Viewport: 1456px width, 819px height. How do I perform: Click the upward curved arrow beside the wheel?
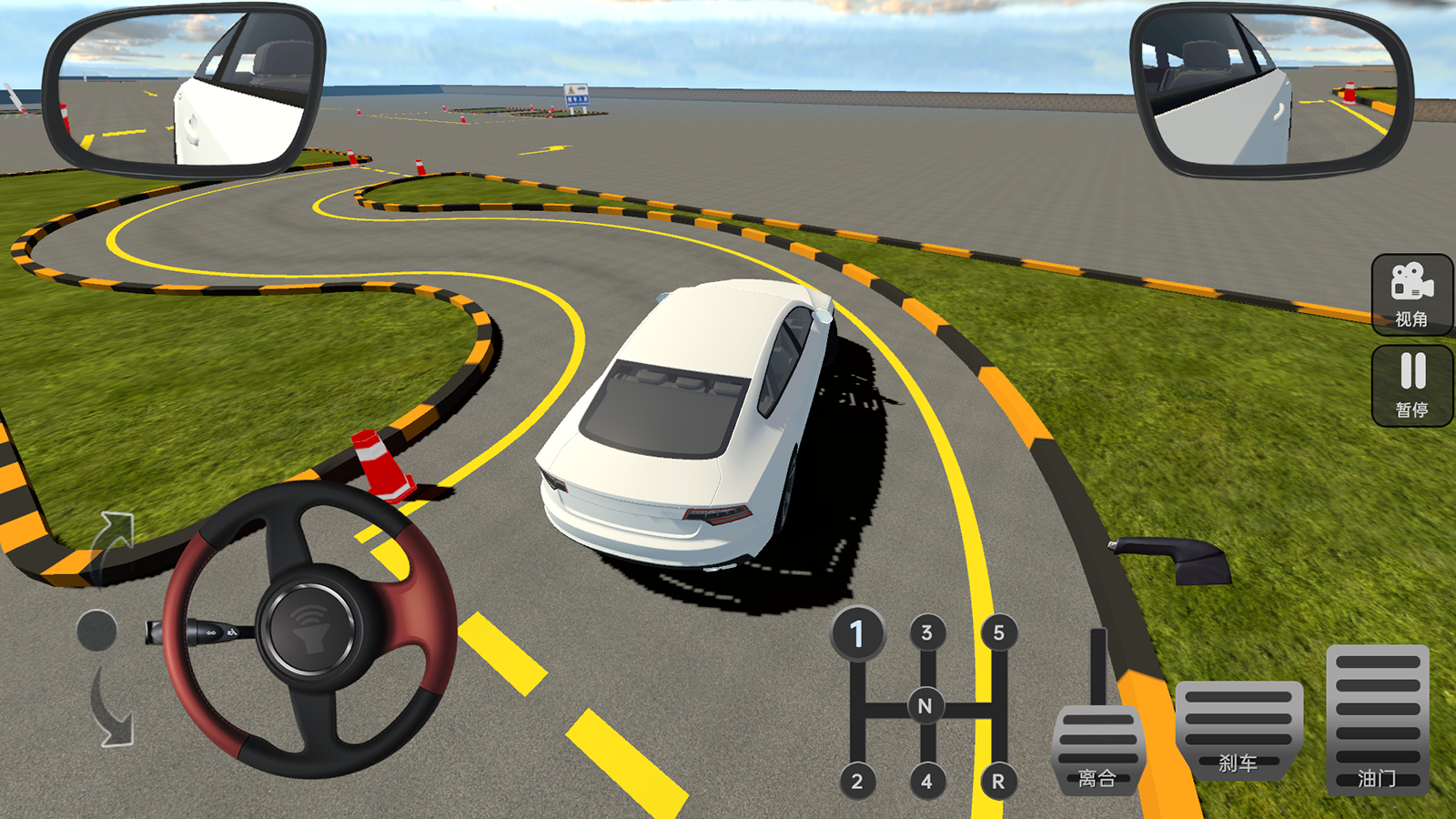[114, 541]
